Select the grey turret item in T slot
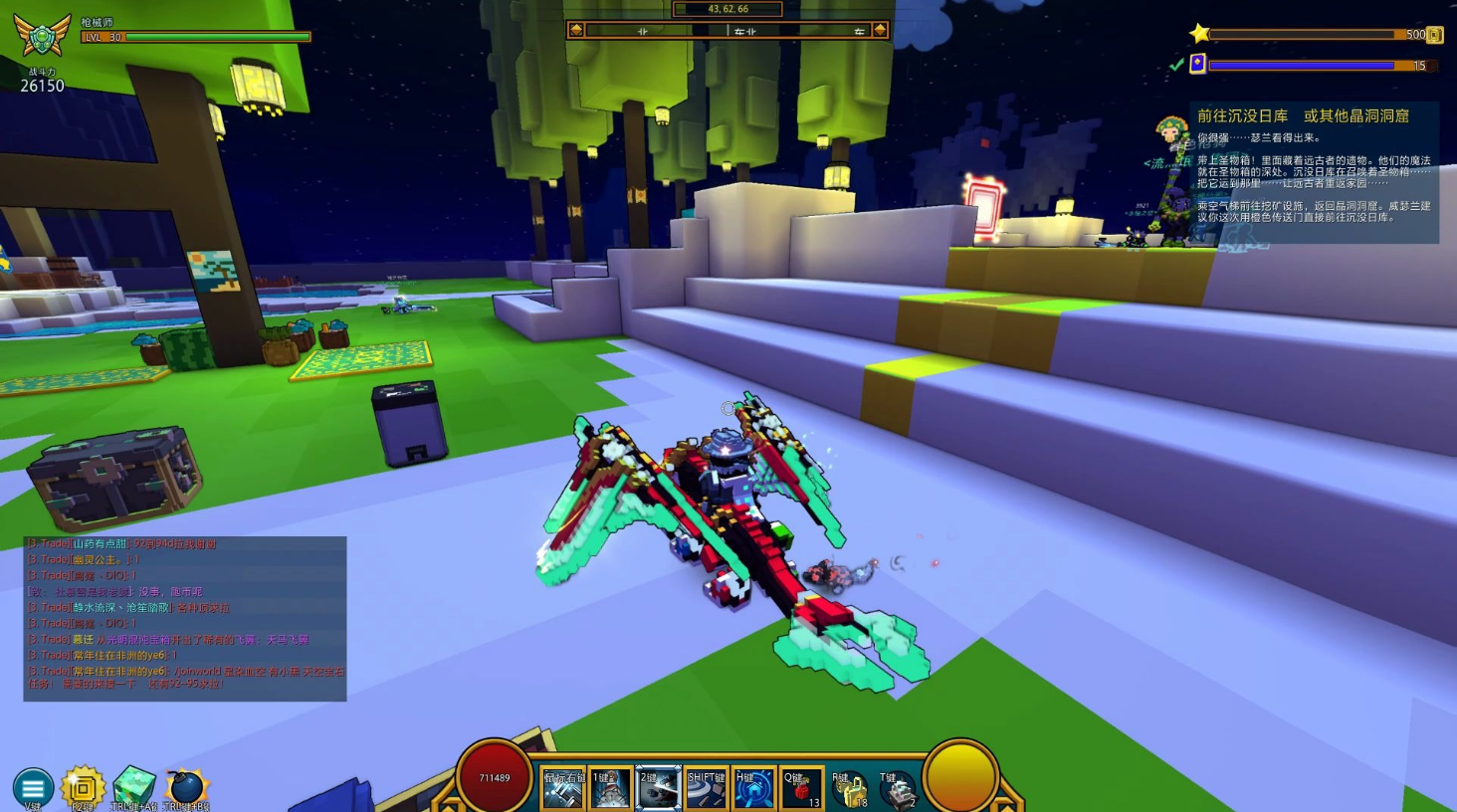 pos(897,790)
